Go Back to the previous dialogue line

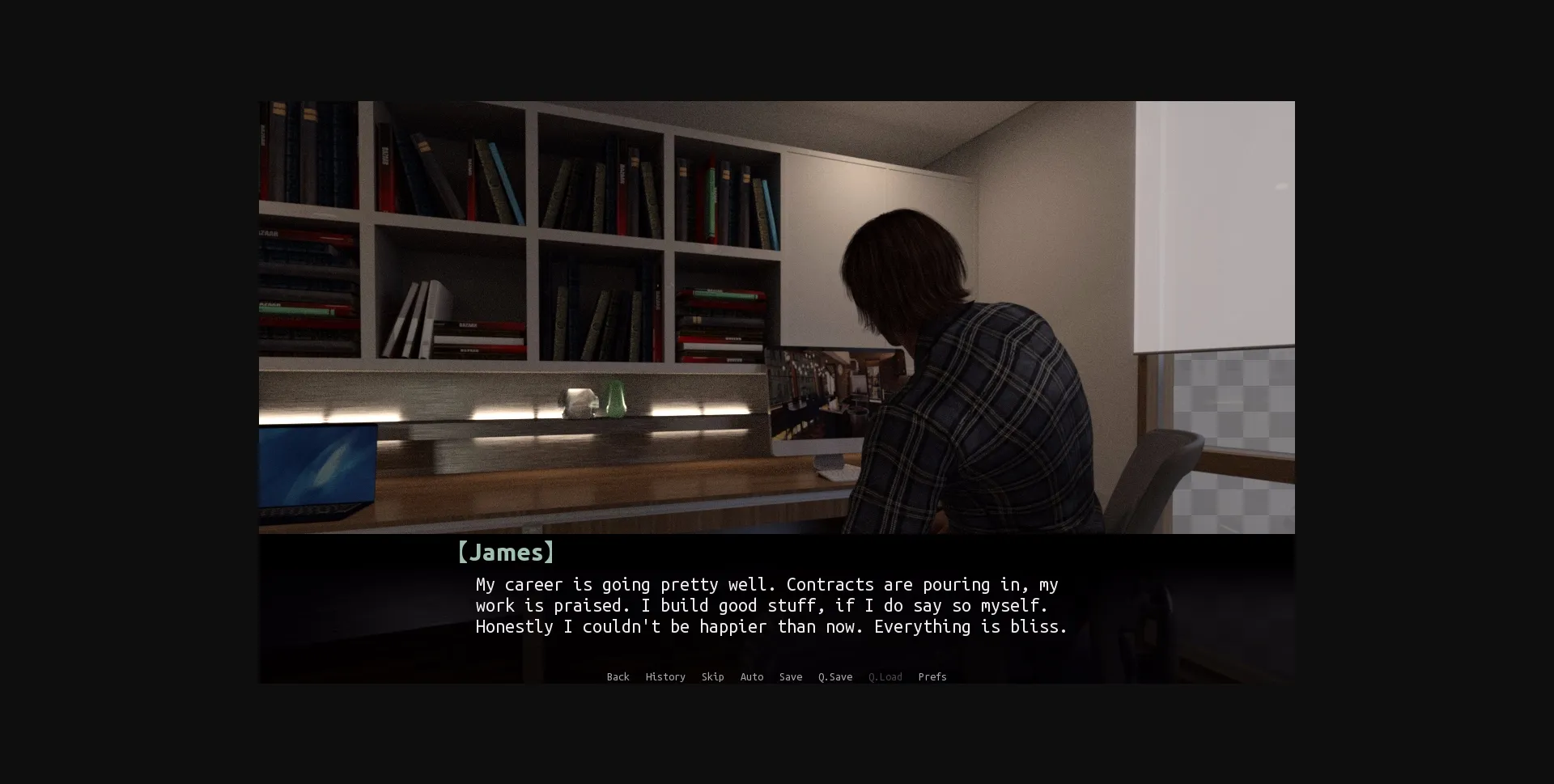[x=618, y=677]
